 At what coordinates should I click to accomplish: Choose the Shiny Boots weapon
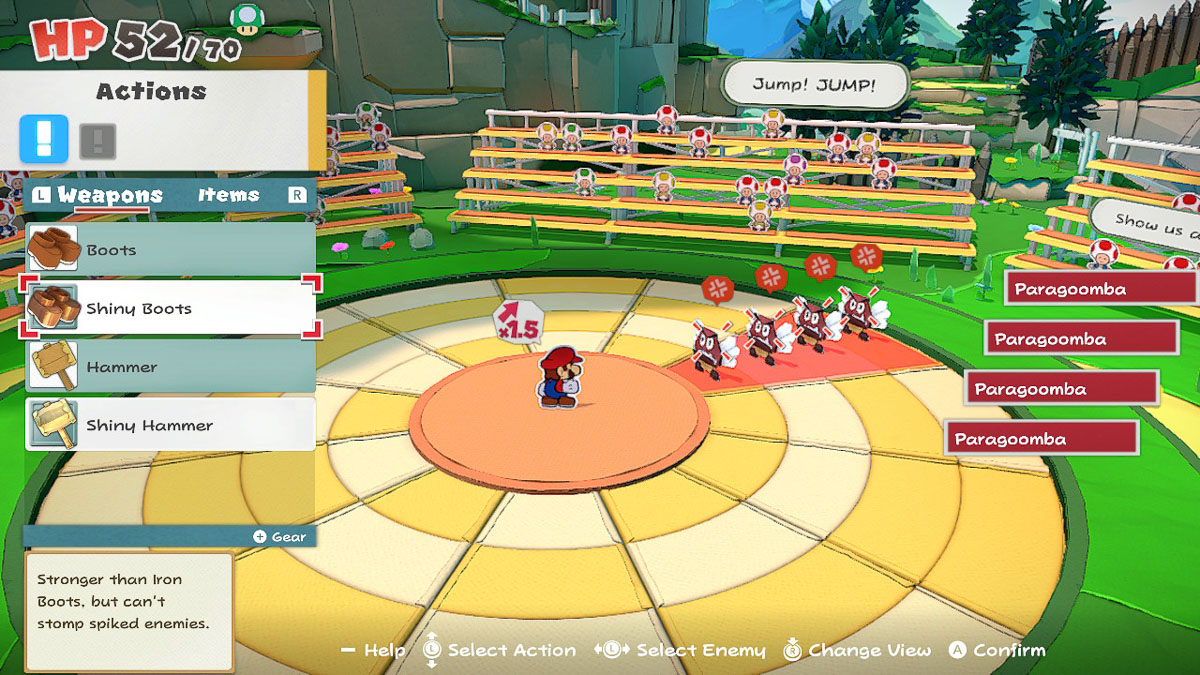pos(170,308)
